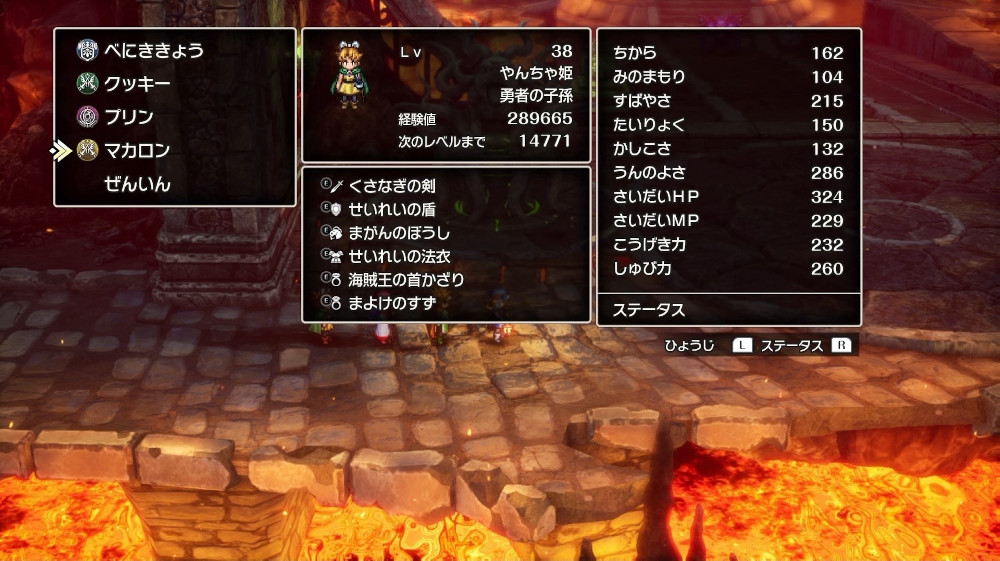Choose the ぜんいん (everyone) option

point(137,184)
